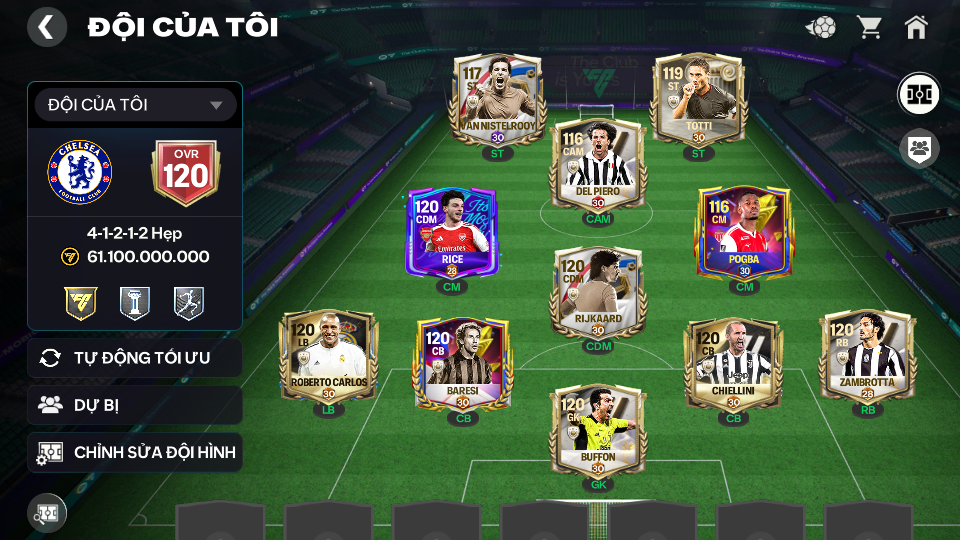Screen dimensions: 960x540
Task: Go back with the top-left arrow
Action: tap(46, 27)
